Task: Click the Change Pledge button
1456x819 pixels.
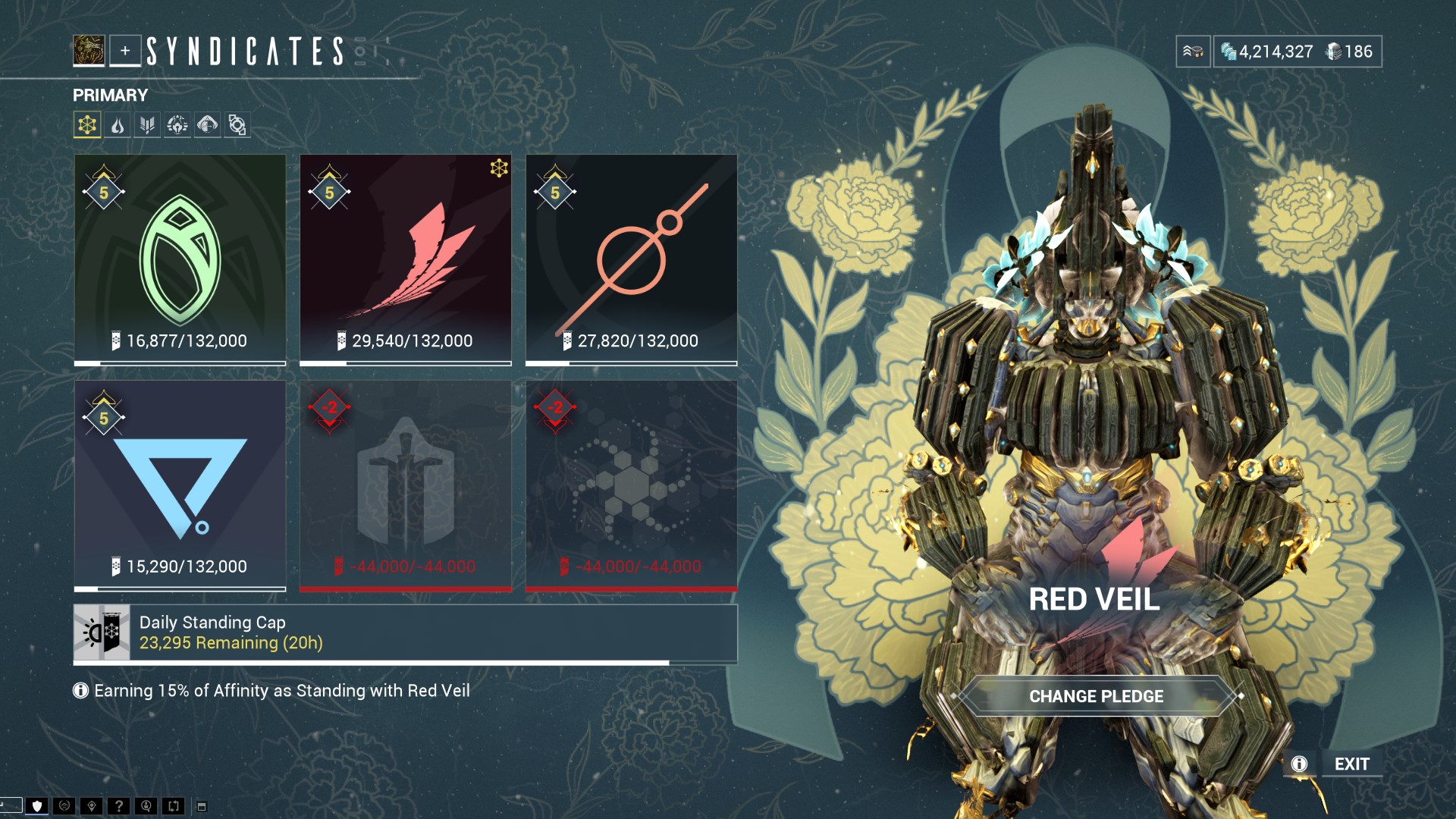Action: click(1096, 696)
